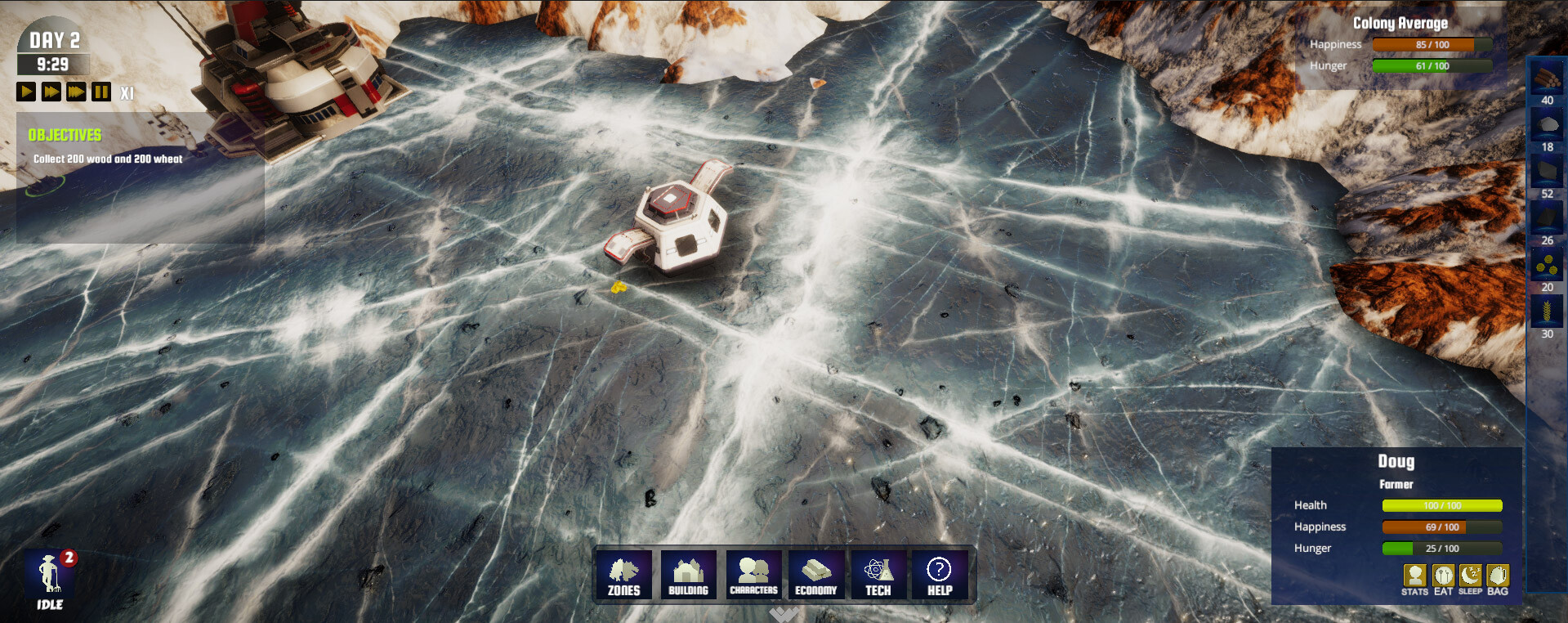The height and width of the screenshot is (623, 1568).
Task: Expand the bottom-center chevron panel
Action: 784,615
